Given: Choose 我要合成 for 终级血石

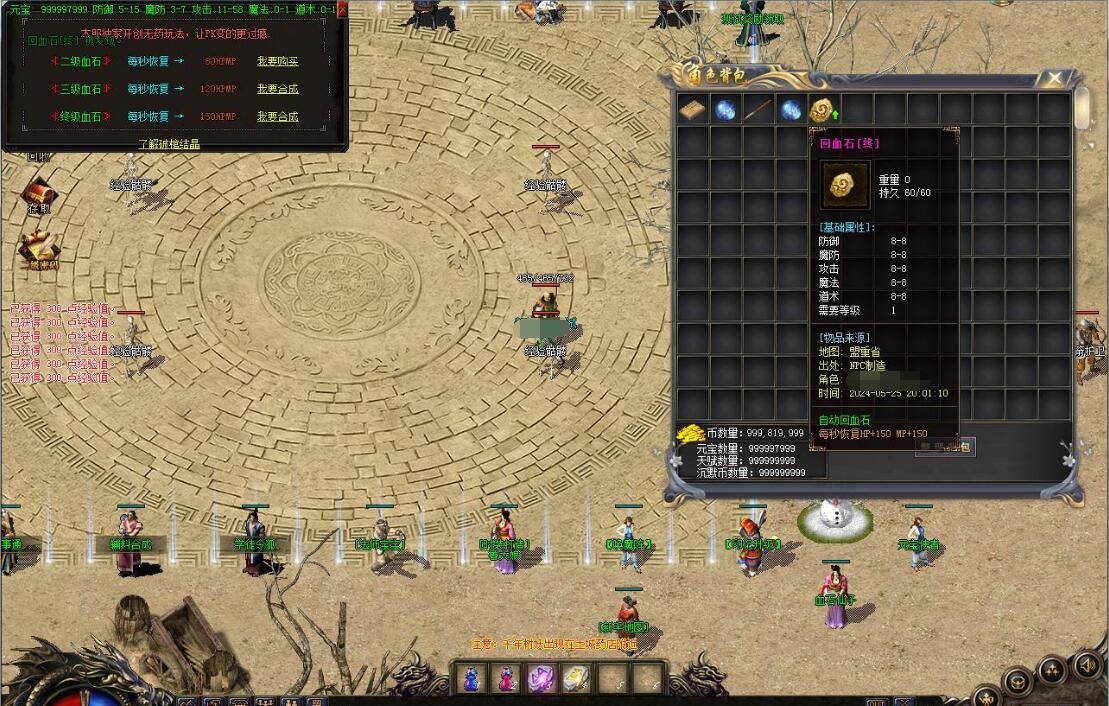Looking at the screenshot, I should point(277,117).
